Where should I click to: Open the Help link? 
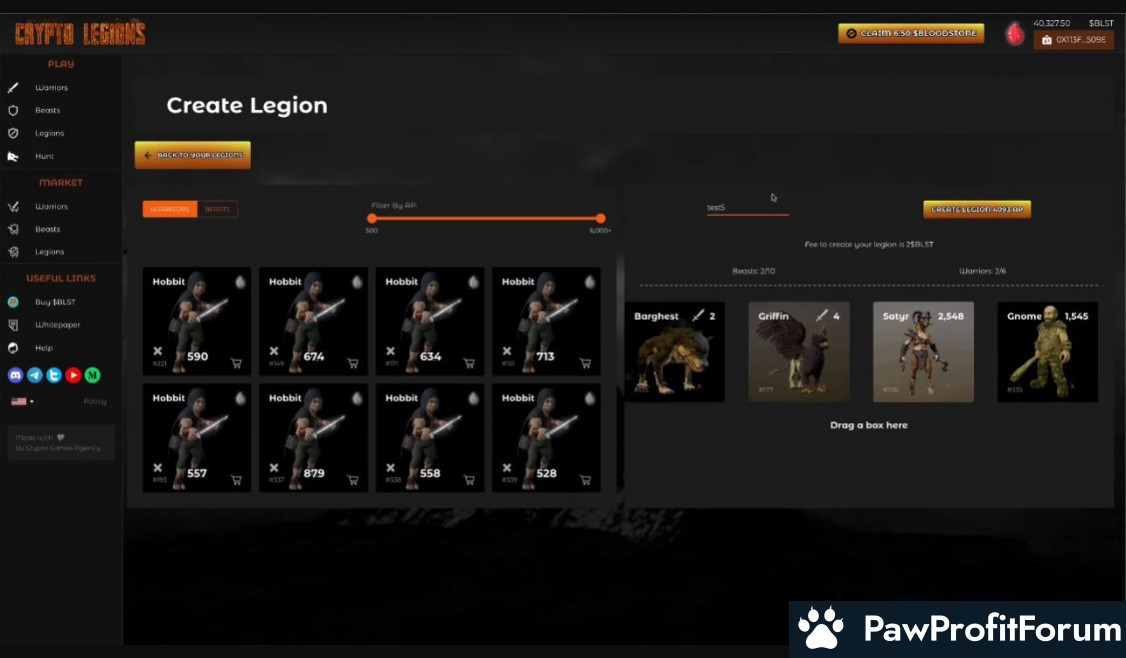pyautogui.click(x=43, y=348)
